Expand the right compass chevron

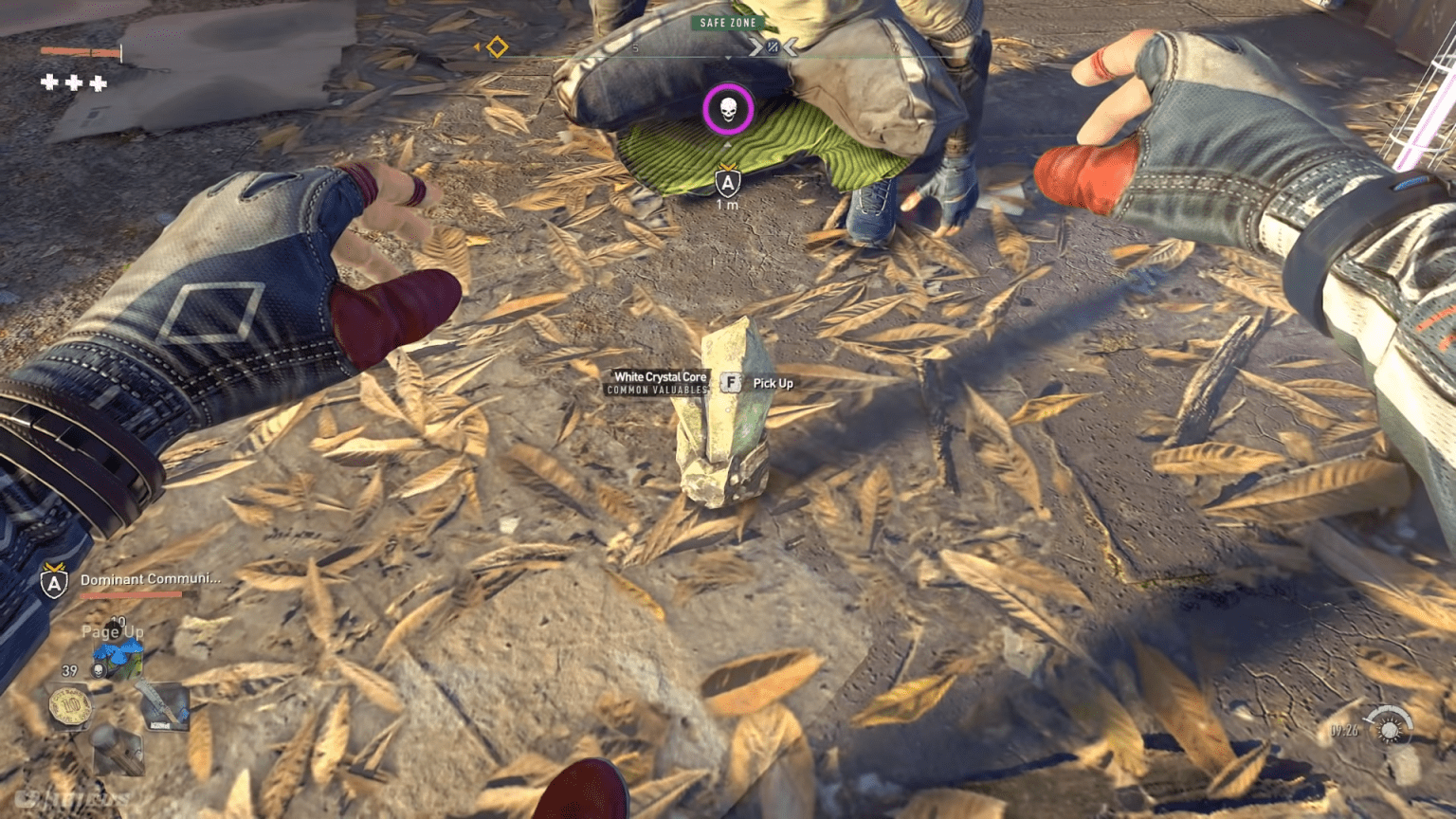coord(792,46)
